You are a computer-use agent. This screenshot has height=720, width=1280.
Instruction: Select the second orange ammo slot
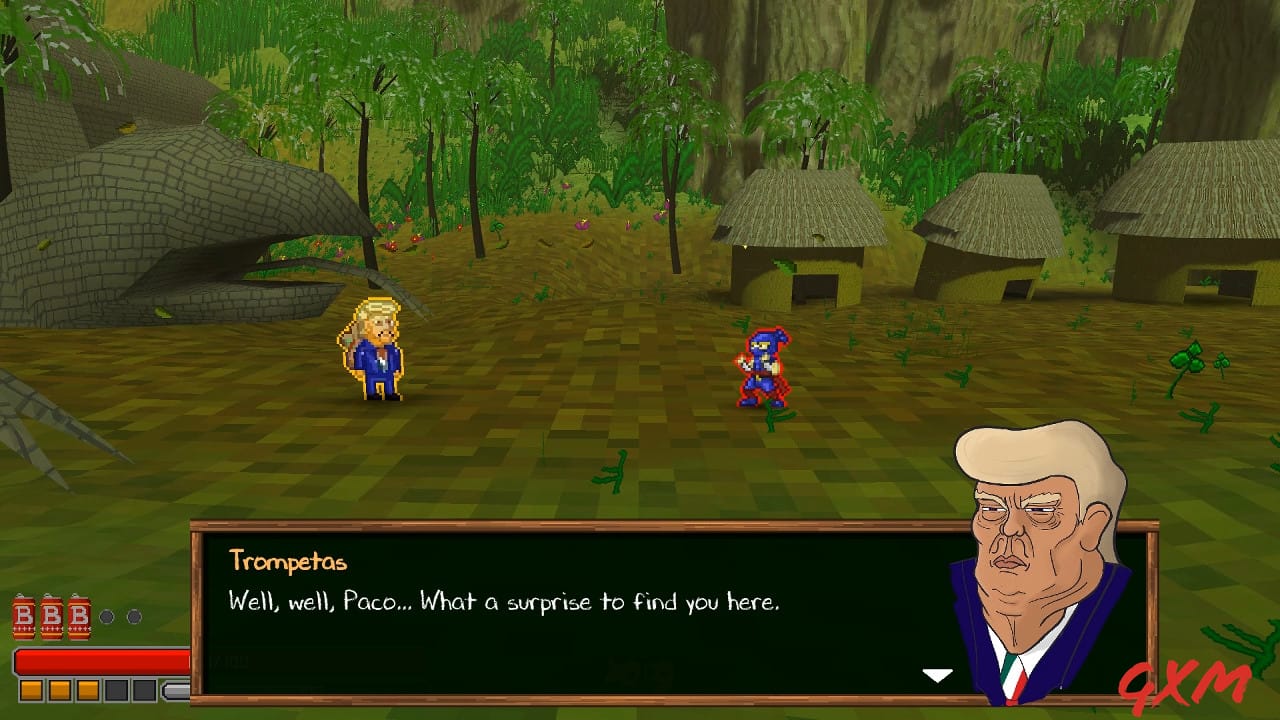[x=59, y=689]
